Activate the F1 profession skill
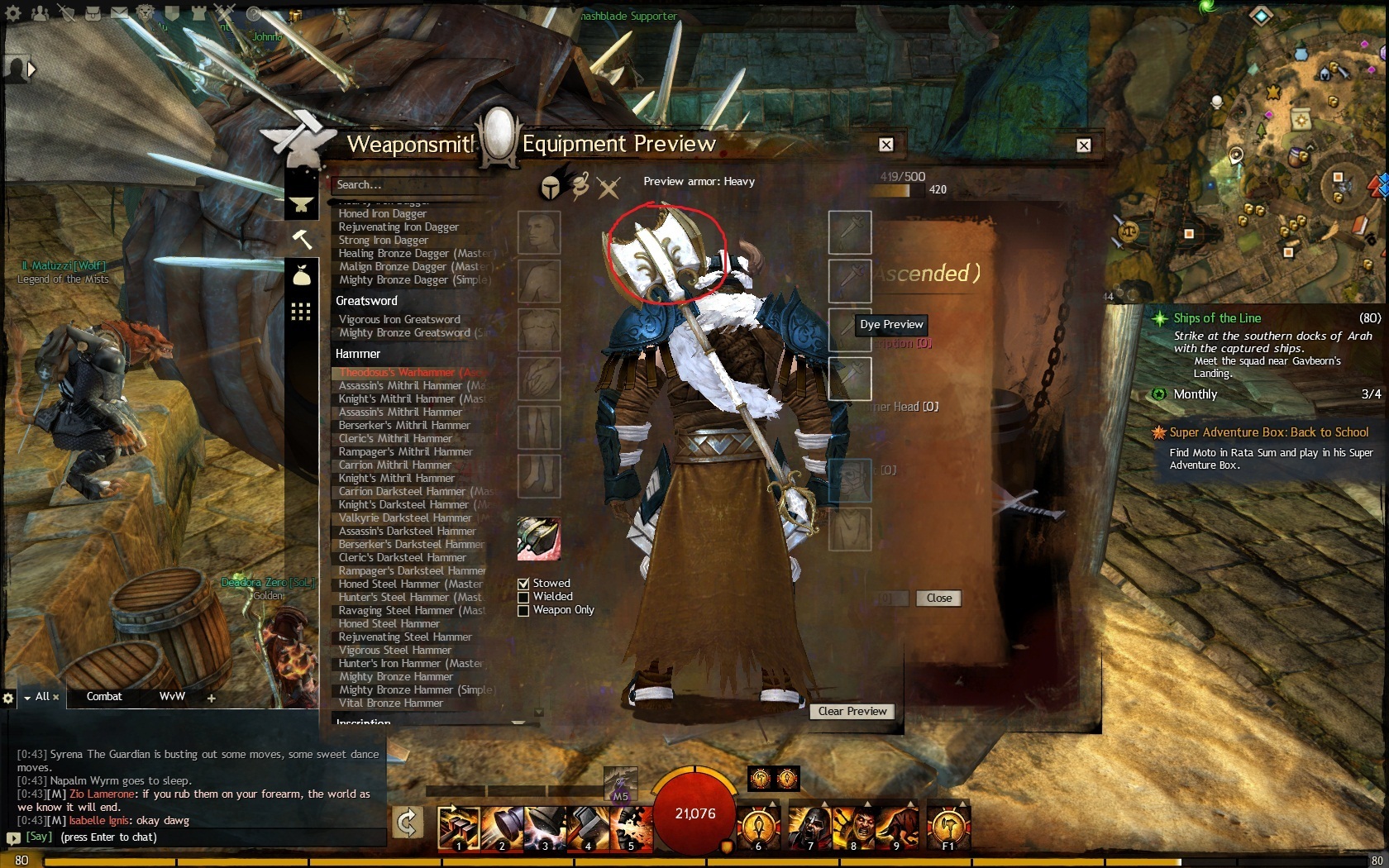The width and height of the screenshot is (1389, 868). pyautogui.click(x=947, y=827)
